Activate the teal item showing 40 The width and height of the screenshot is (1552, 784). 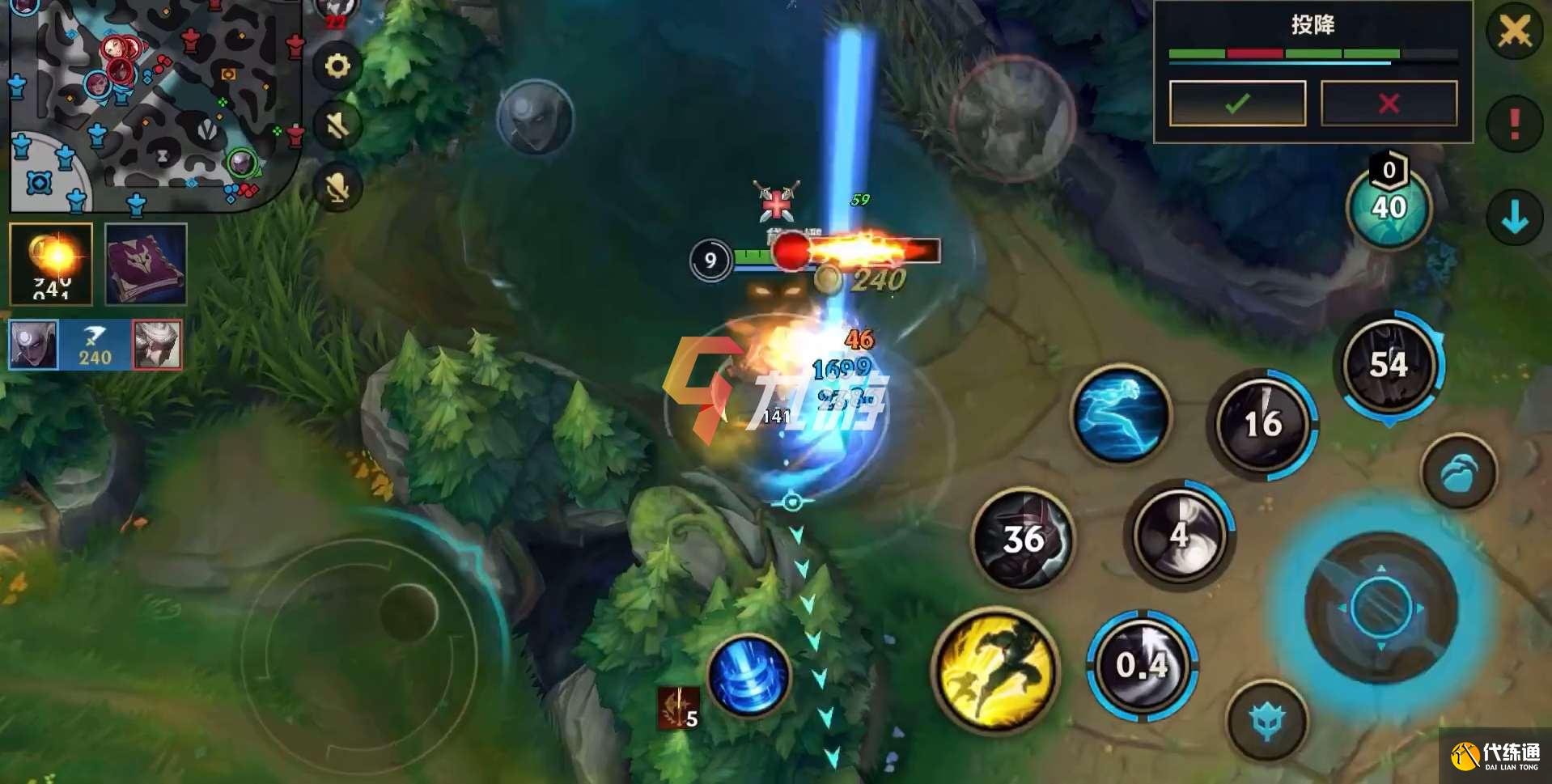click(x=1389, y=207)
